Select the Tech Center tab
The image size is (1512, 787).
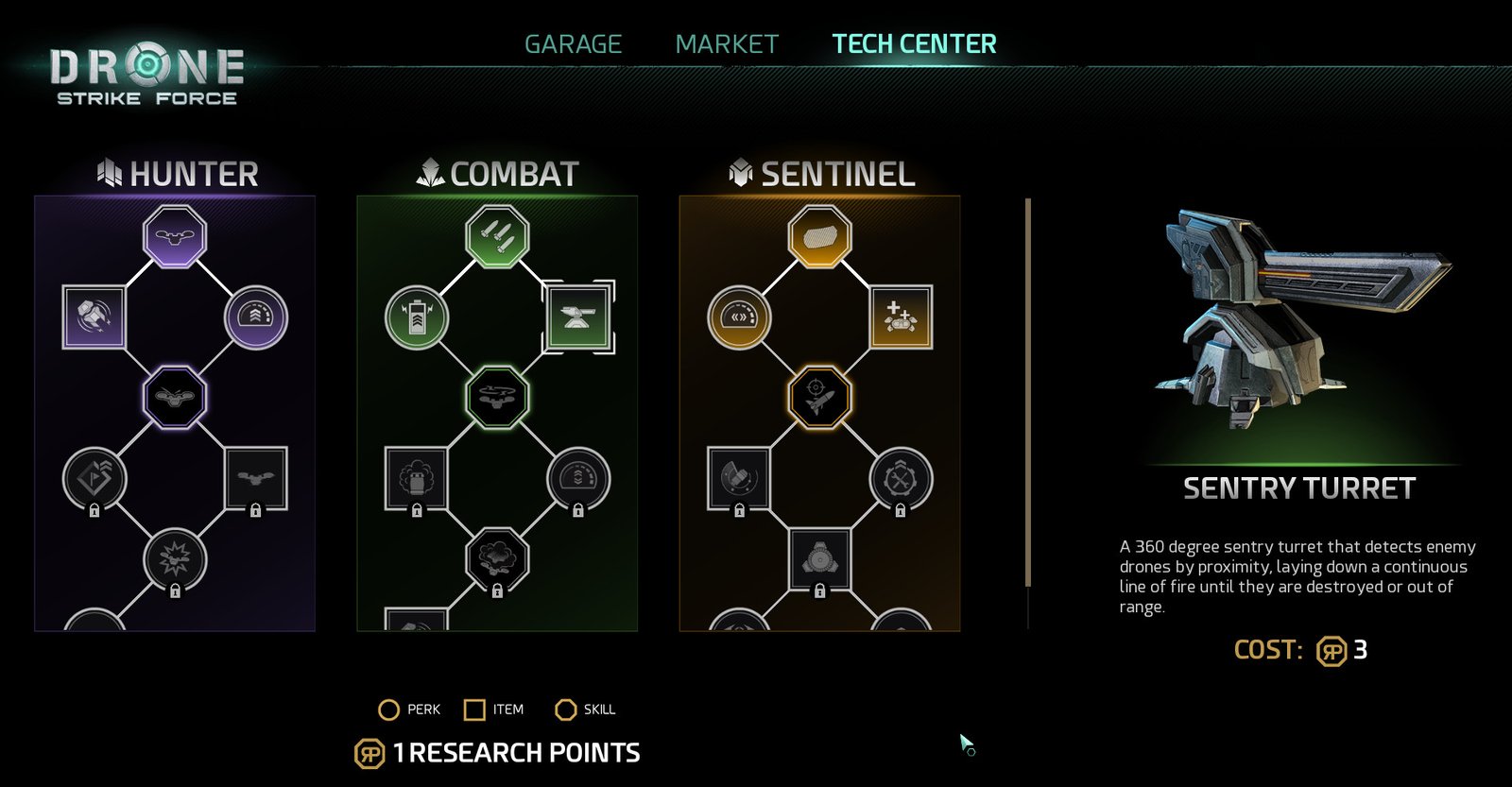coord(914,44)
